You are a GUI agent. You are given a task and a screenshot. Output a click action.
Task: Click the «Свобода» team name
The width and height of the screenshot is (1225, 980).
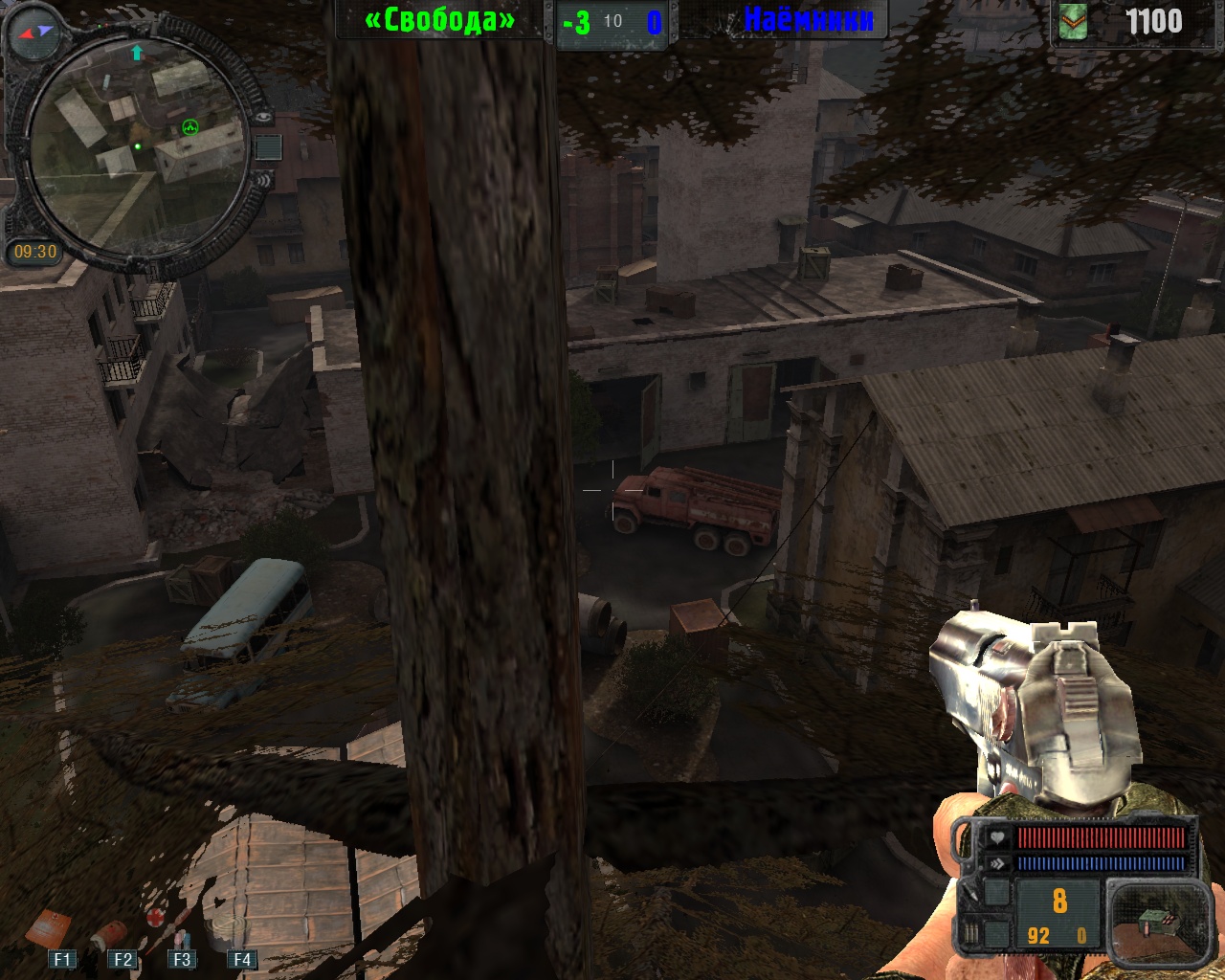pos(439,20)
